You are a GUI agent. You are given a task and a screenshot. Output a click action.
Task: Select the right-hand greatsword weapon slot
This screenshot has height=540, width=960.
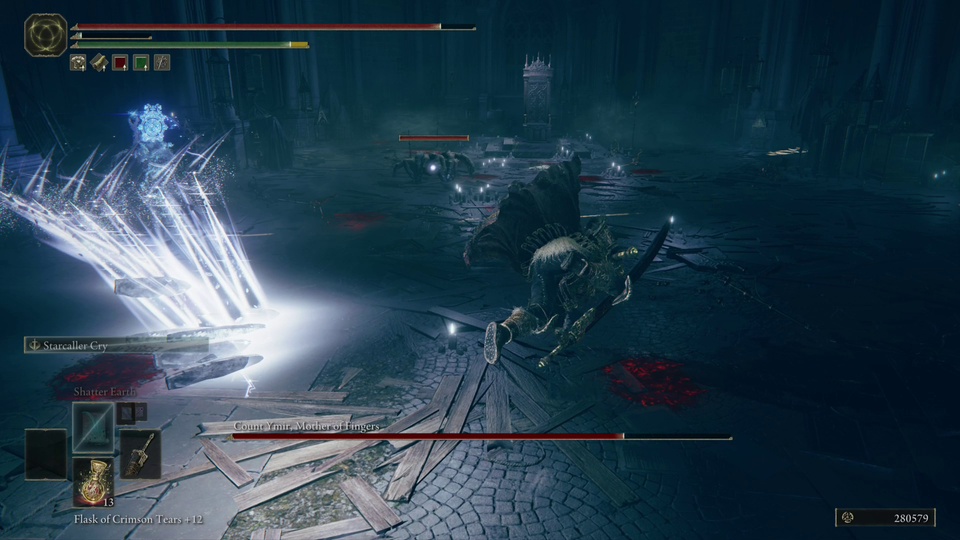click(x=140, y=455)
